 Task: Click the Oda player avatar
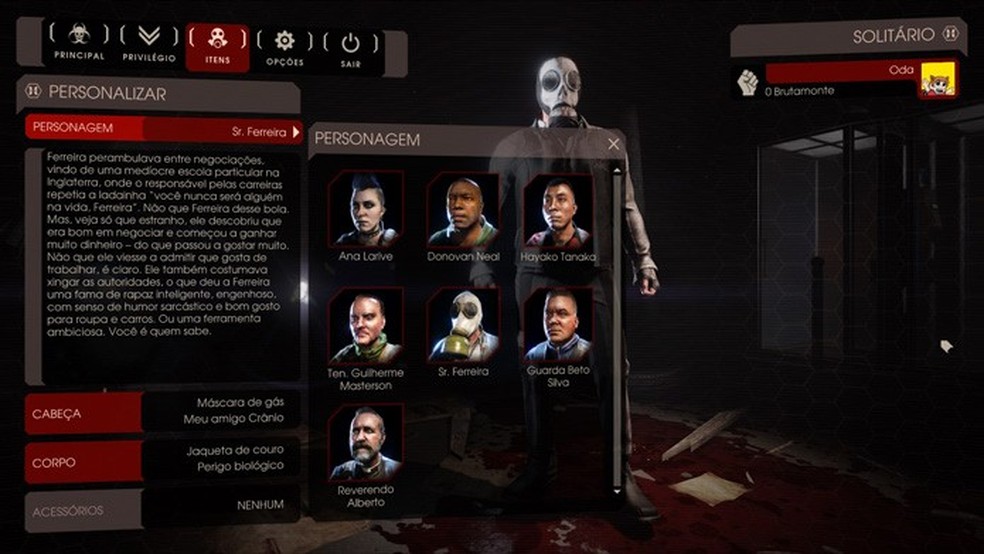point(938,79)
